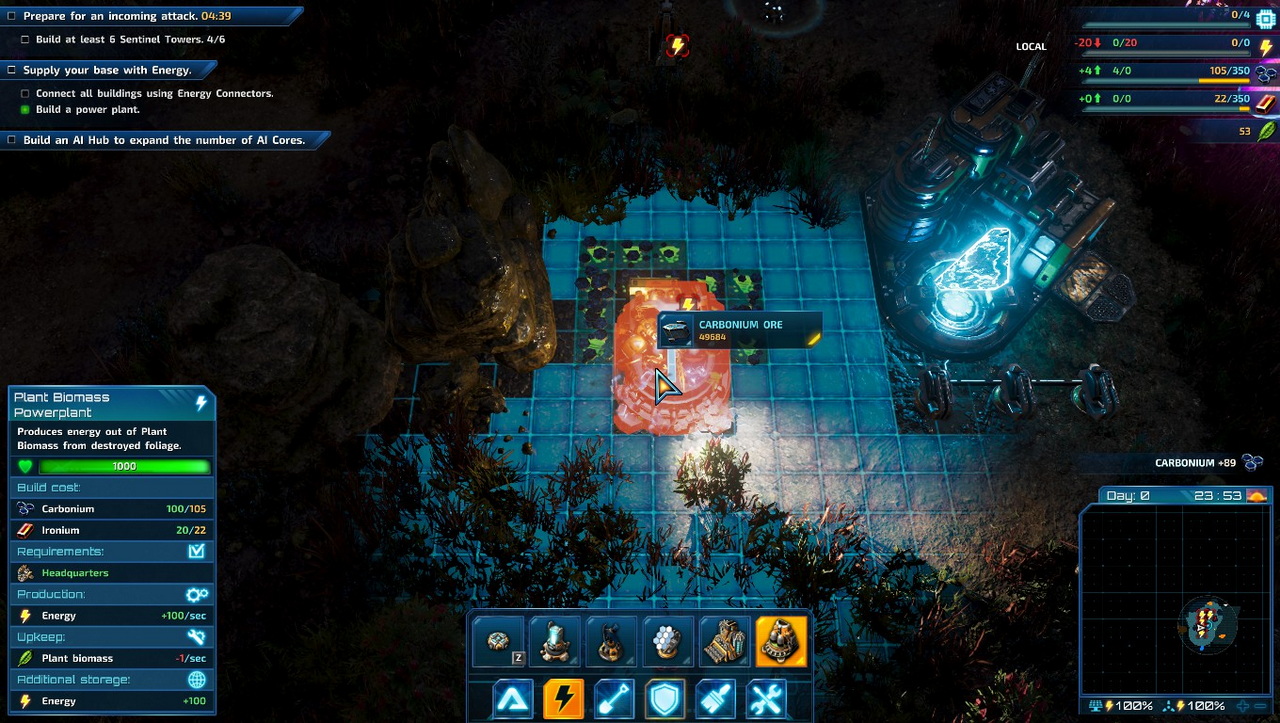Zoom out the minimap with the minus button

pos(1262,706)
